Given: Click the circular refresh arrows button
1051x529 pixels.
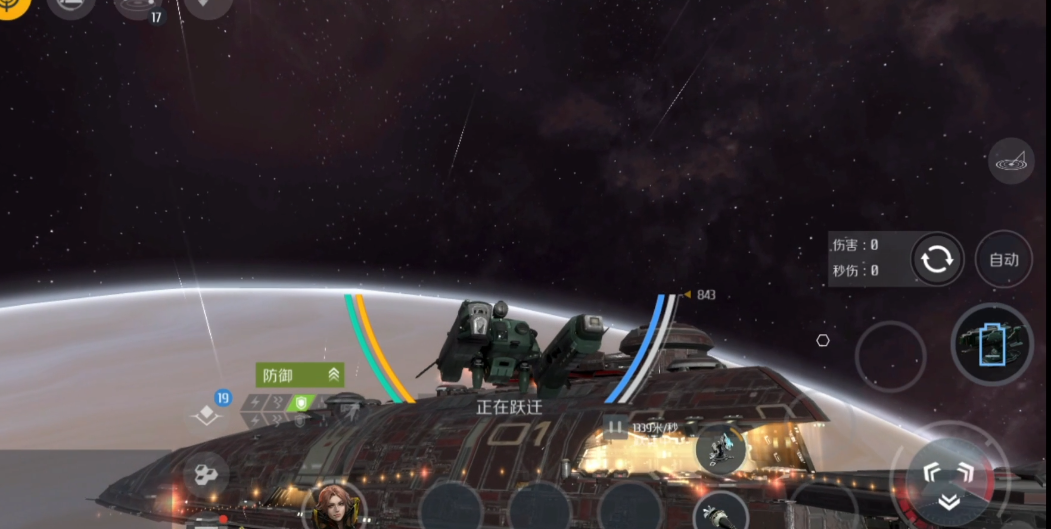Looking at the screenshot, I should click(x=937, y=260).
